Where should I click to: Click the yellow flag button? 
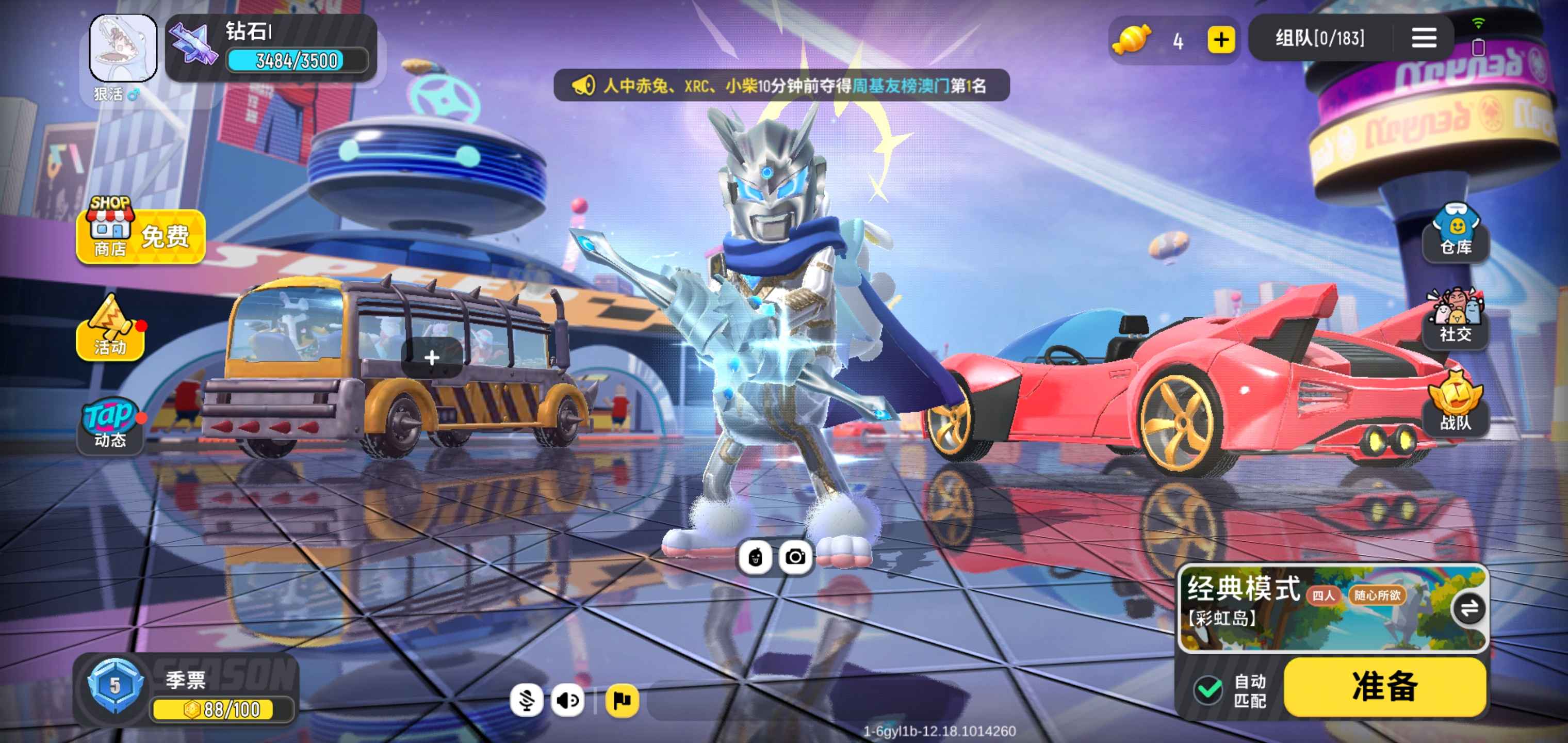[x=622, y=700]
